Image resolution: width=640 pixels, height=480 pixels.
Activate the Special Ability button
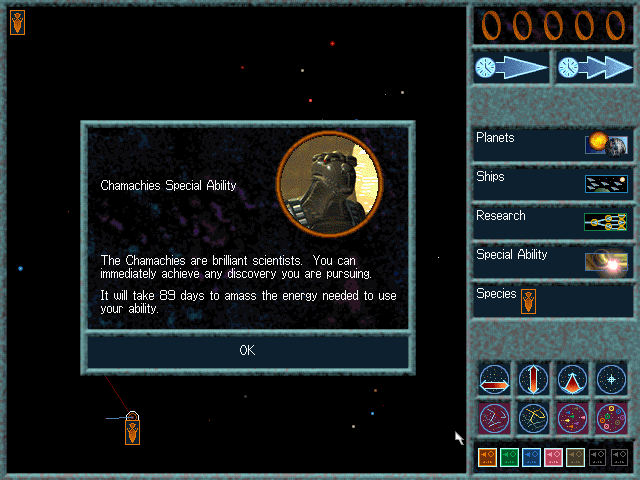coord(553,262)
